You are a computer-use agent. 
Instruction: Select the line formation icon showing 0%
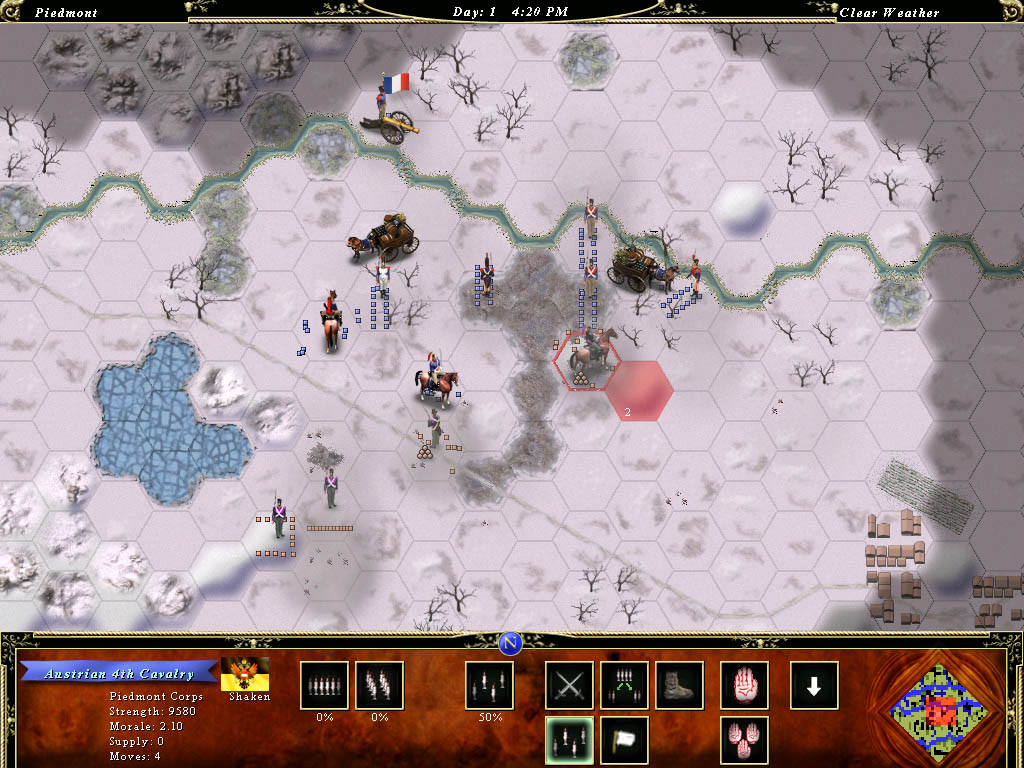(x=324, y=686)
